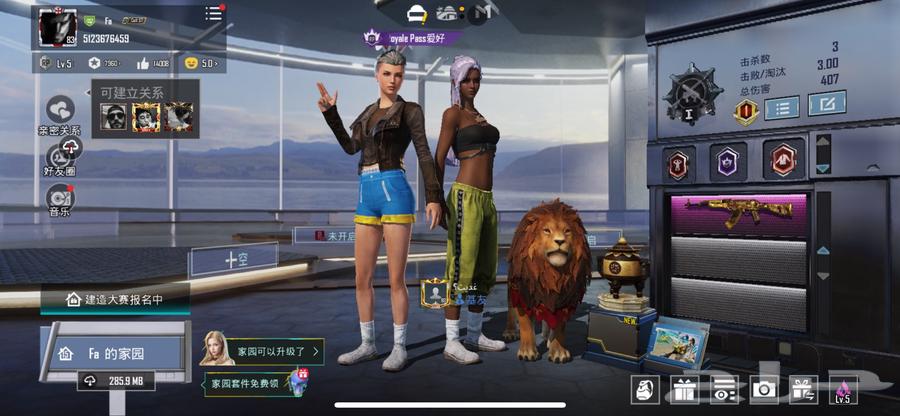The width and height of the screenshot is (900, 416).
Task: Open the player profile avatar
Action: tap(58, 25)
